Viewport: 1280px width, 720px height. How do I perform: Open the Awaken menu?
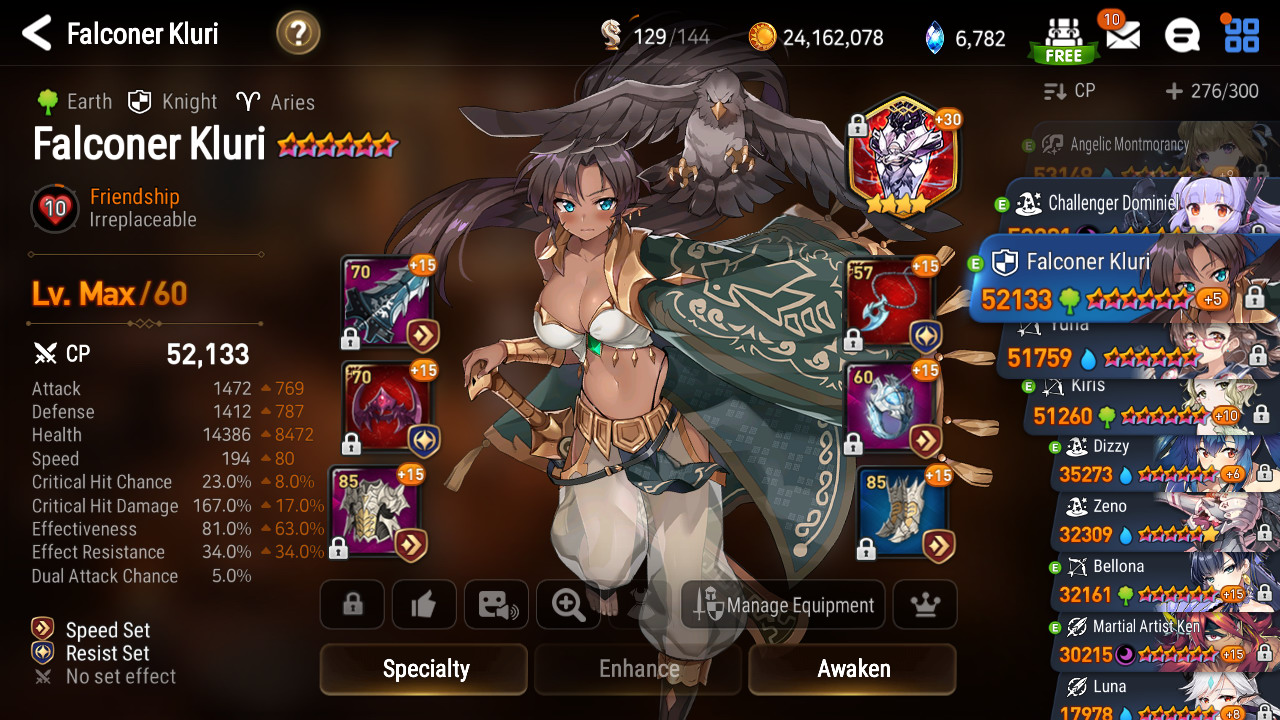coord(853,669)
